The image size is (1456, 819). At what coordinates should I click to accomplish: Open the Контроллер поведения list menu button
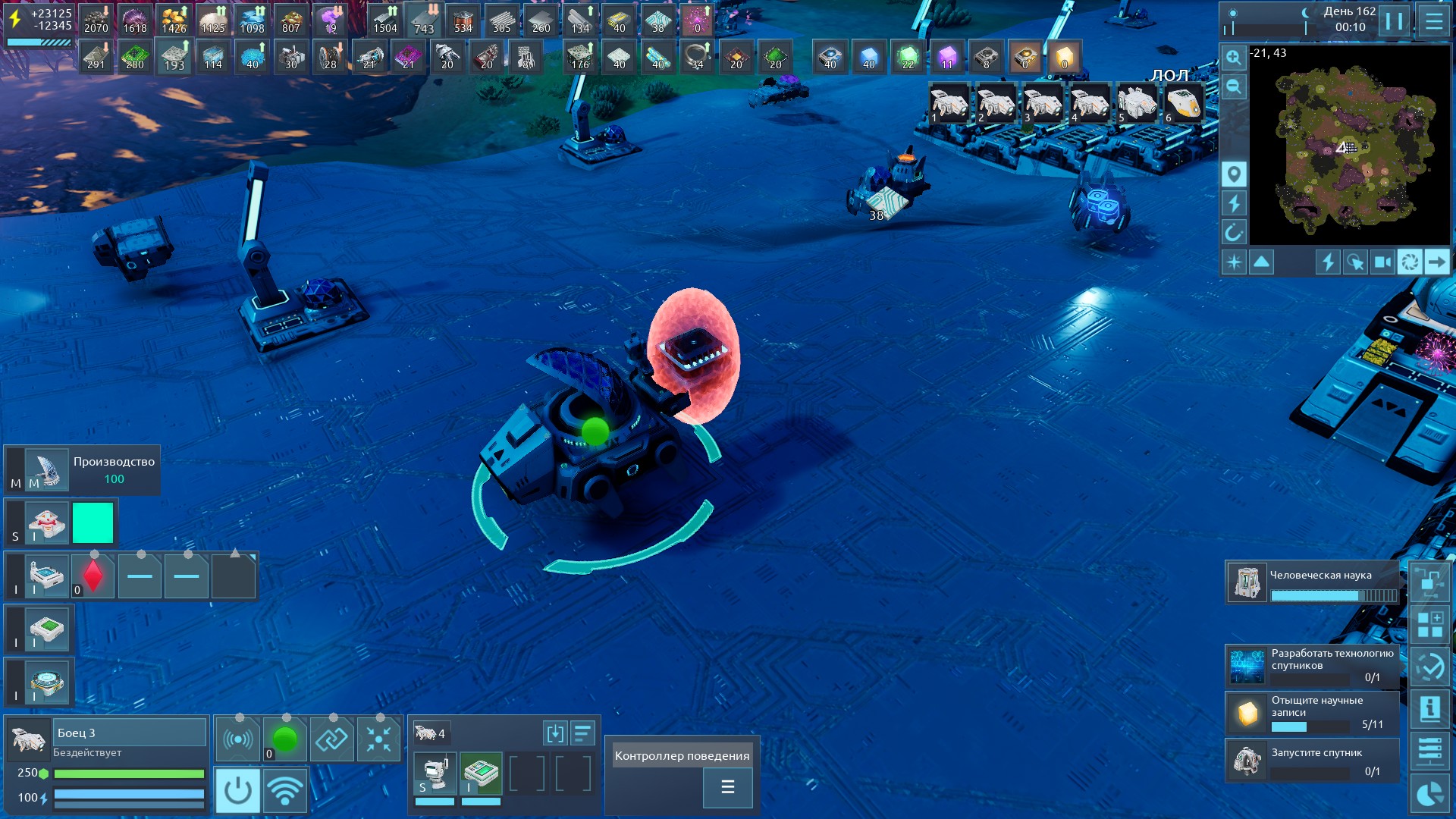click(727, 787)
